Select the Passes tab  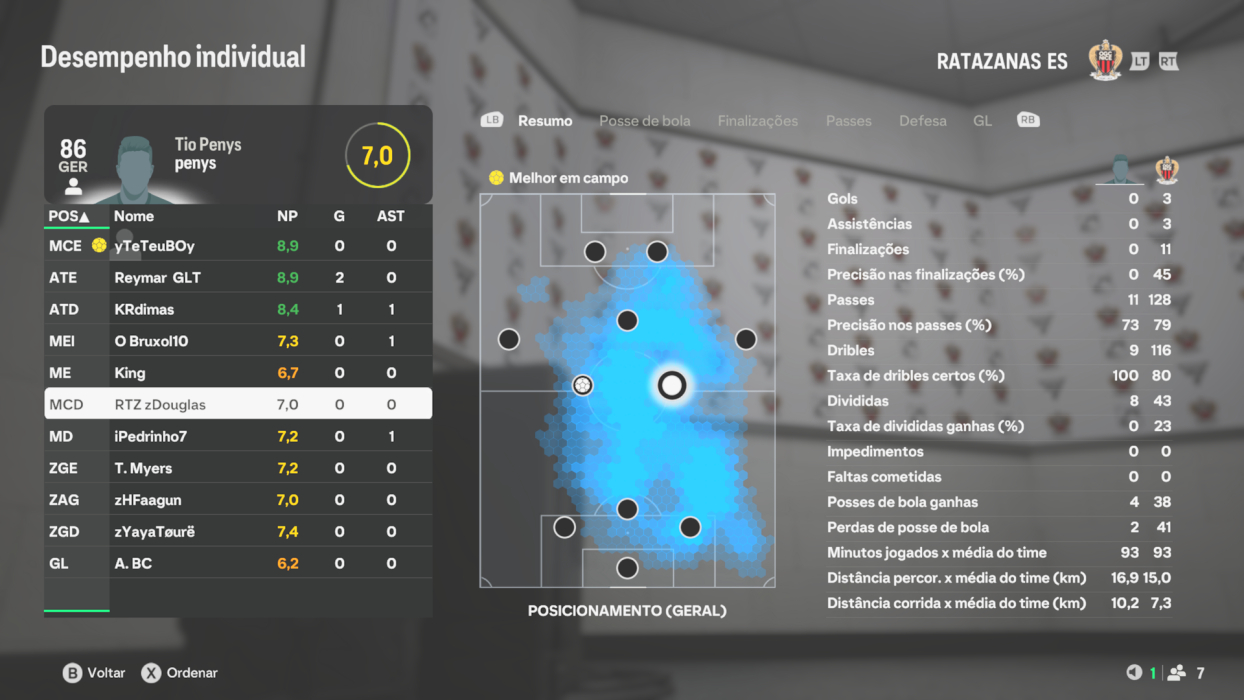coord(848,121)
